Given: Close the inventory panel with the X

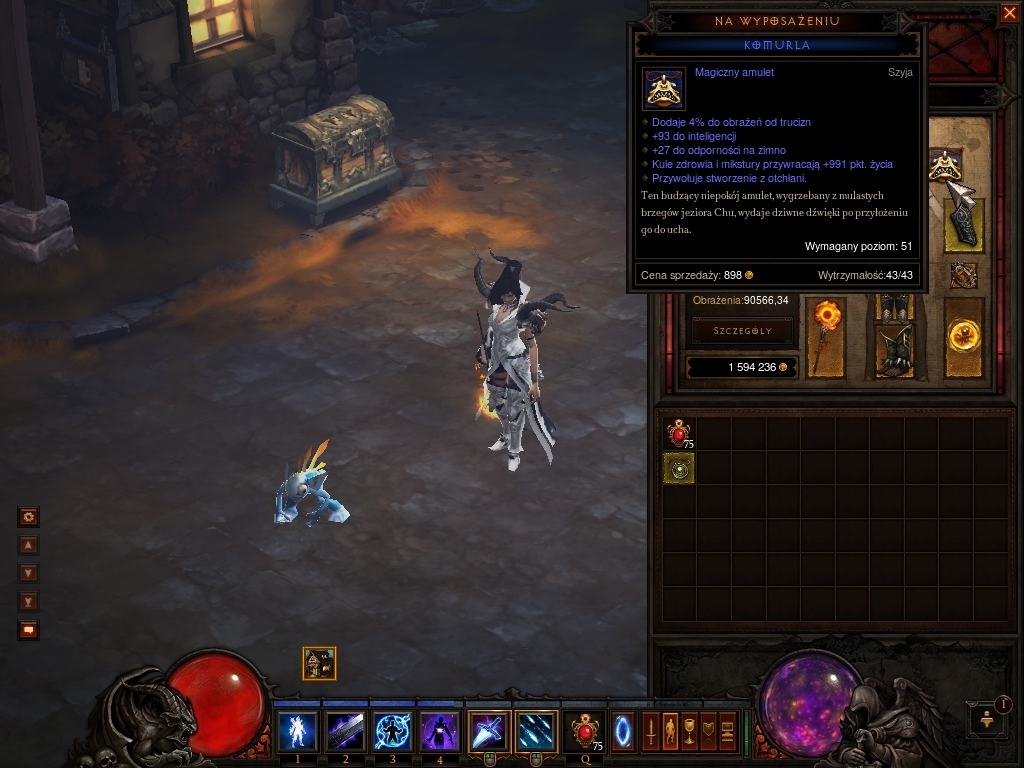Looking at the screenshot, I should [x=1008, y=13].
